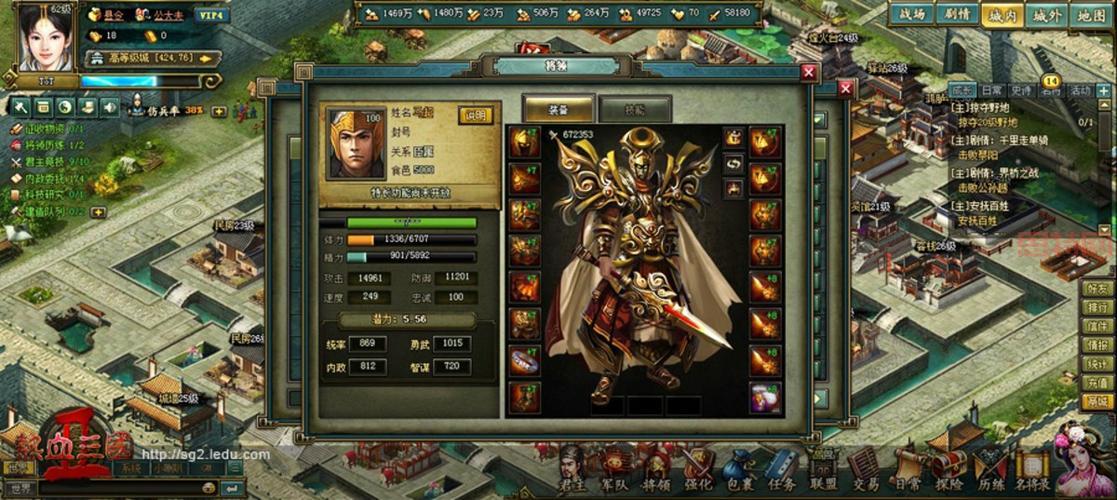The height and width of the screenshot is (500, 1117).
Task: Open the 战场 battlefield view
Action: click(911, 15)
